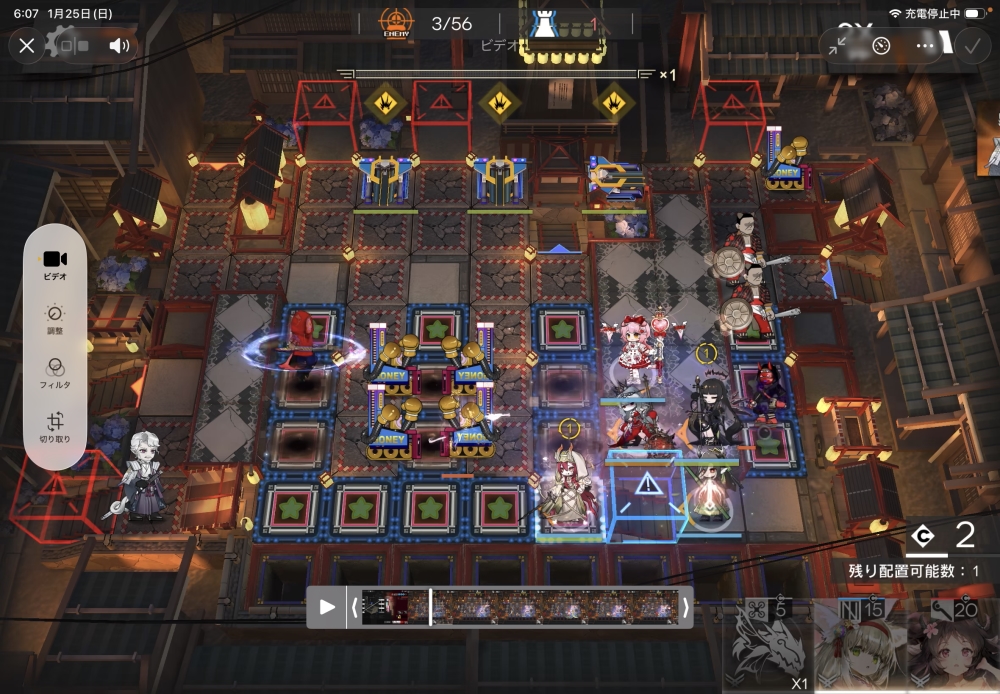Play the video from the timeline
Image resolution: width=1000 pixels, height=694 pixels.
[x=327, y=607]
